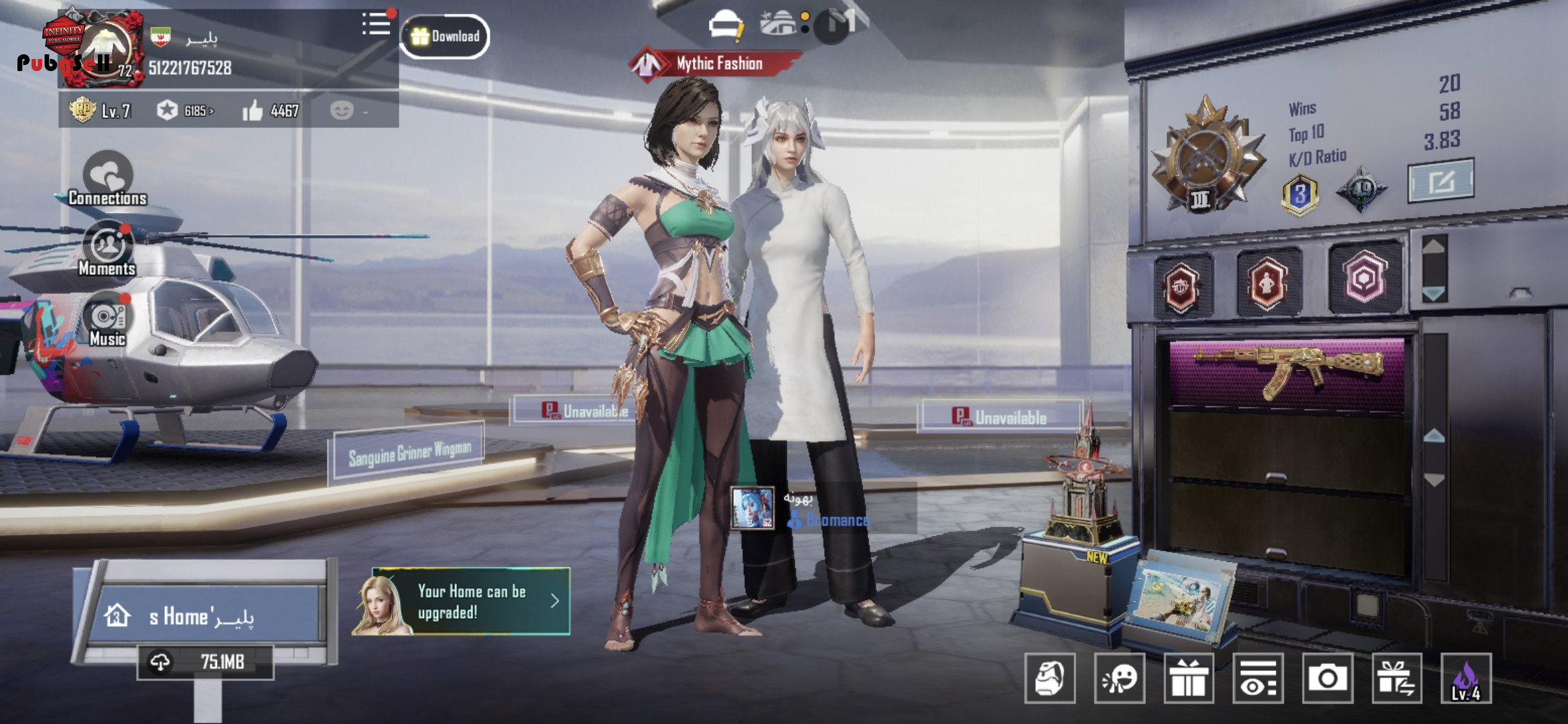The image size is (1568, 724).
Task: Click the thumbs-up likes counter
Action: (x=271, y=111)
